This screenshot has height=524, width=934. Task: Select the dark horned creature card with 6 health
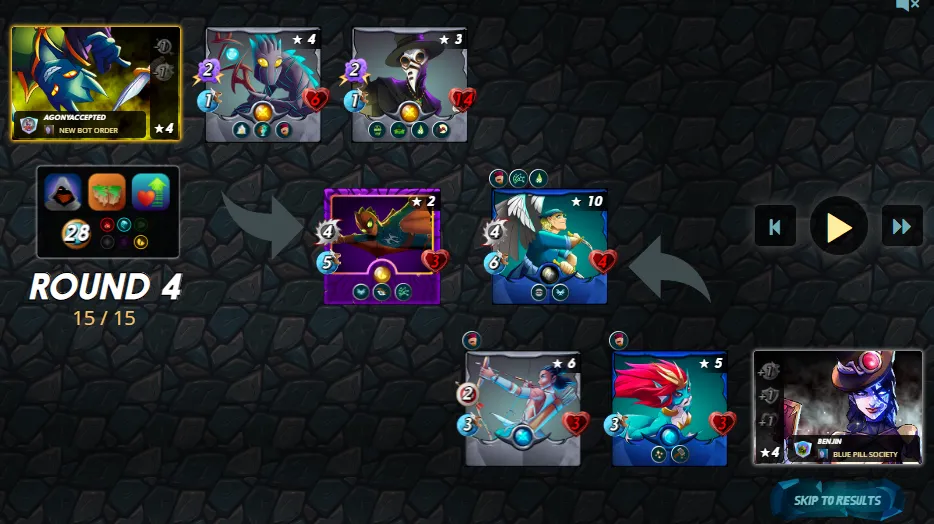[264, 85]
